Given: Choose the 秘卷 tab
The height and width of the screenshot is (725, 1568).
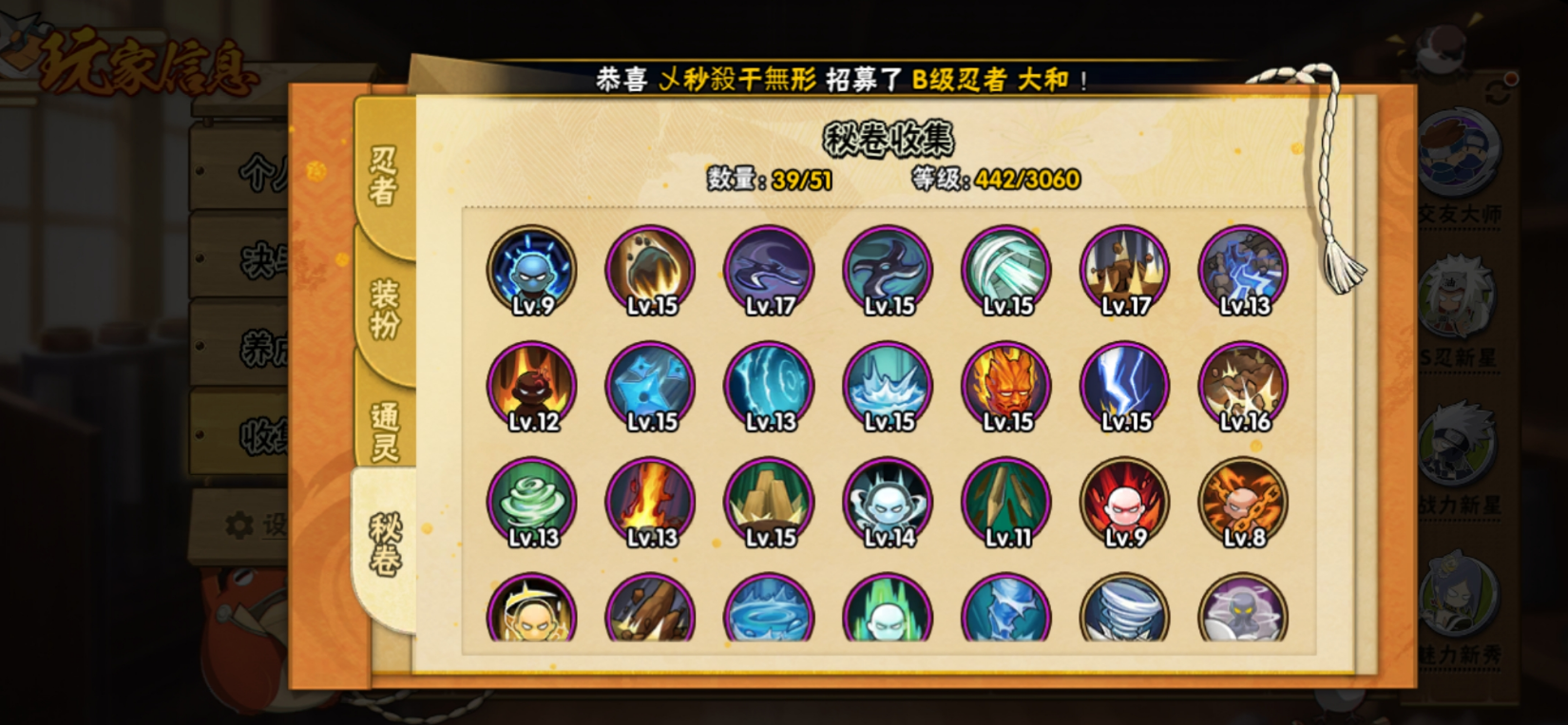Looking at the screenshot, I should coord(384,544).
